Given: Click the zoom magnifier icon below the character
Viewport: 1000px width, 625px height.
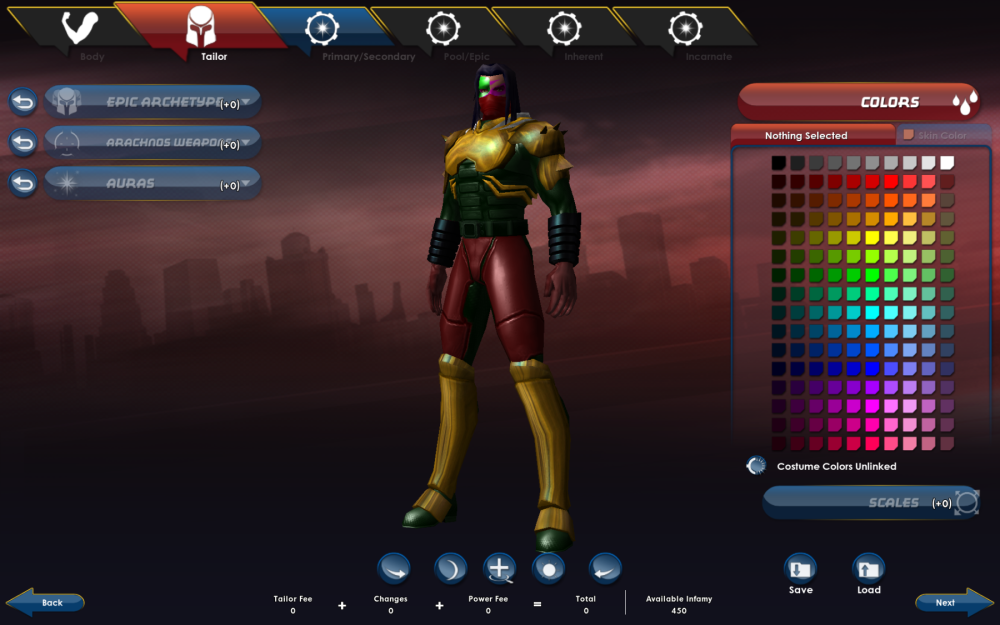Looking at the screenshot, I should 499,568.
